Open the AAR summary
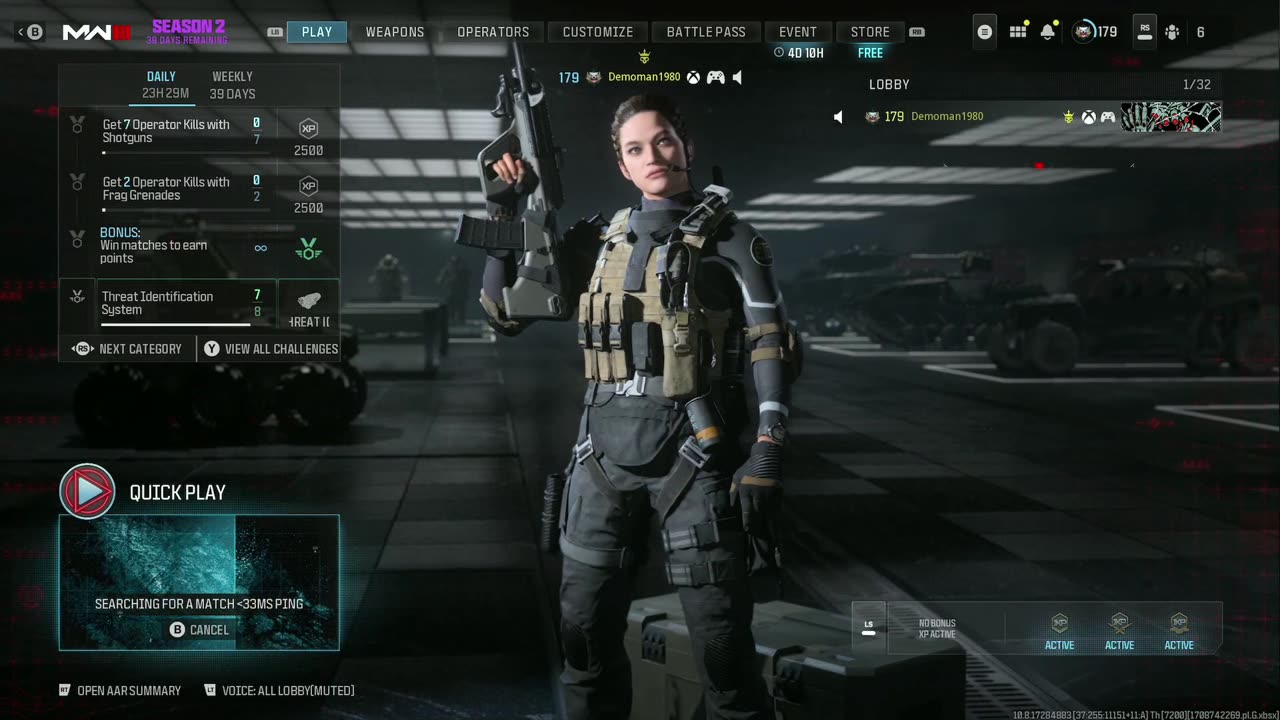 coord(120,691)
